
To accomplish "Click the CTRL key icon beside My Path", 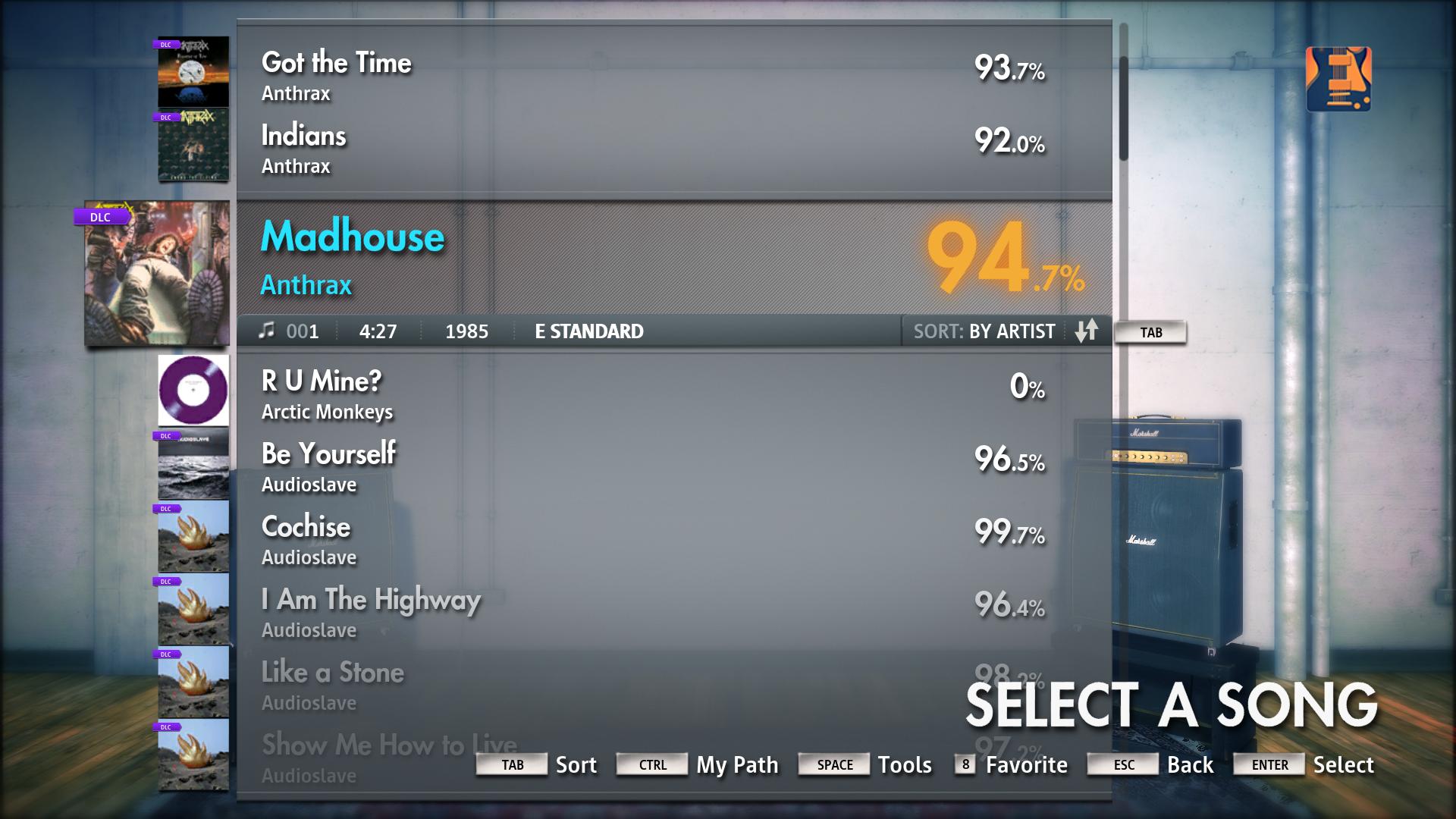I will (652, 765).
